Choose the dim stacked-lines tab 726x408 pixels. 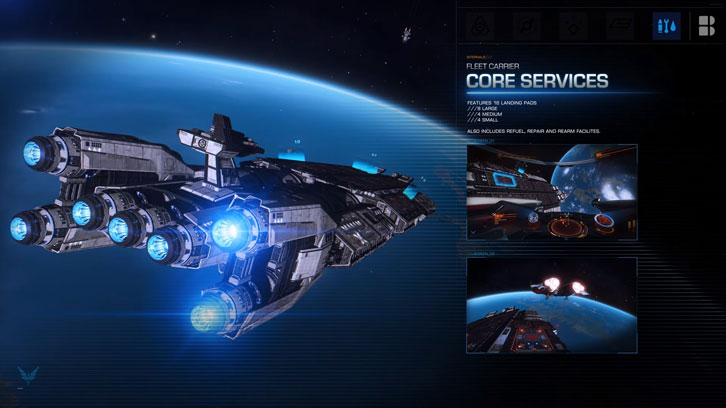[x=617, y=26]
